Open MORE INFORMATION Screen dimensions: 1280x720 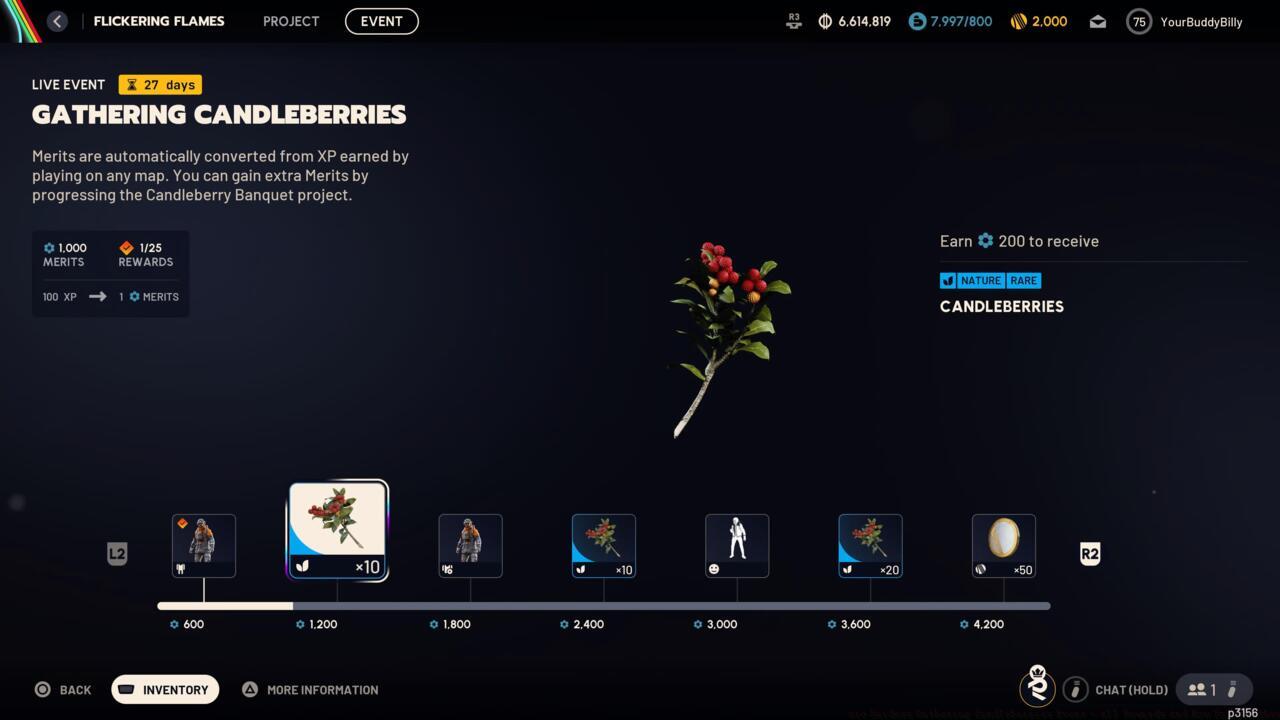310,689
